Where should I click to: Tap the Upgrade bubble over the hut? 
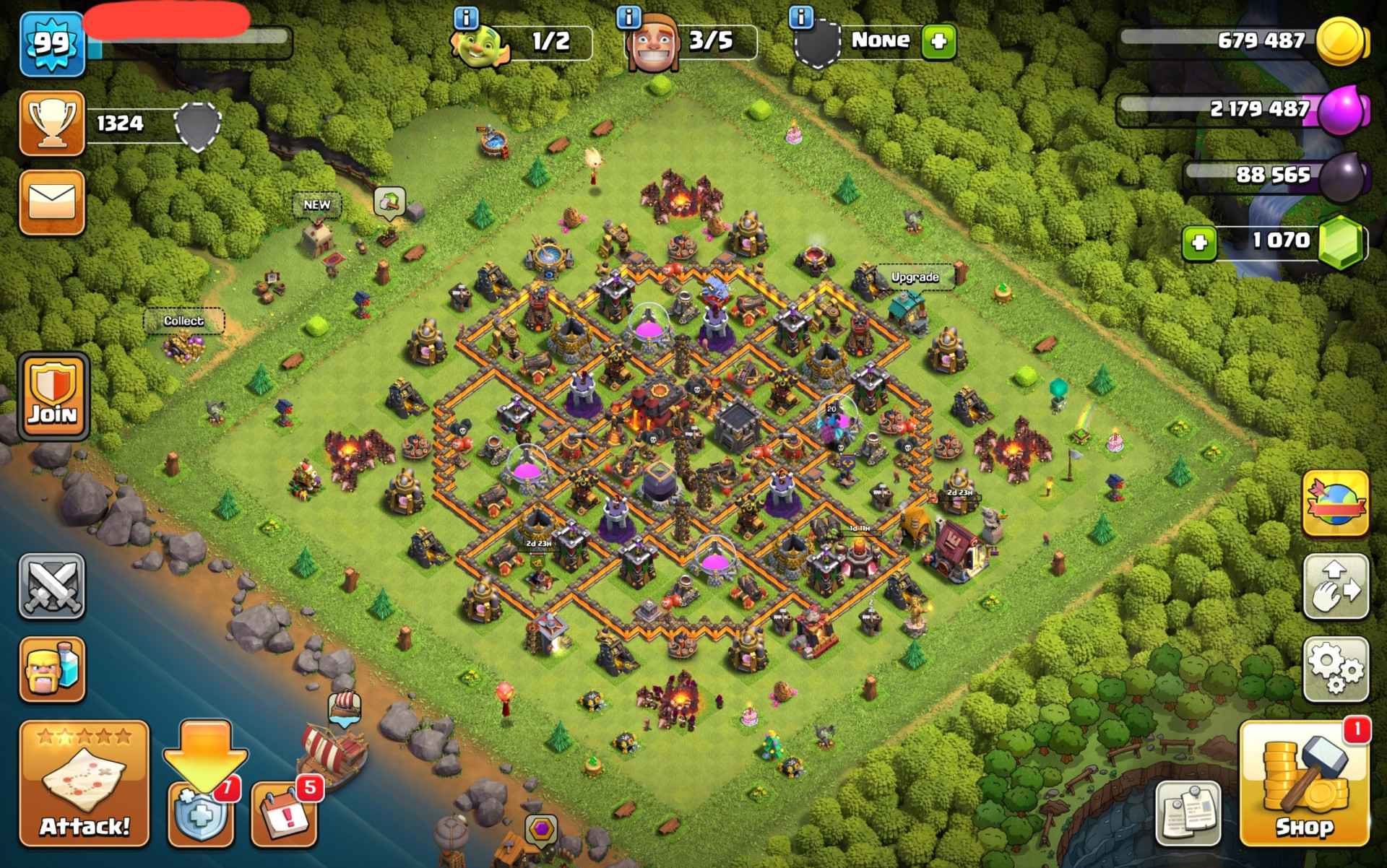tap(915, 277)
